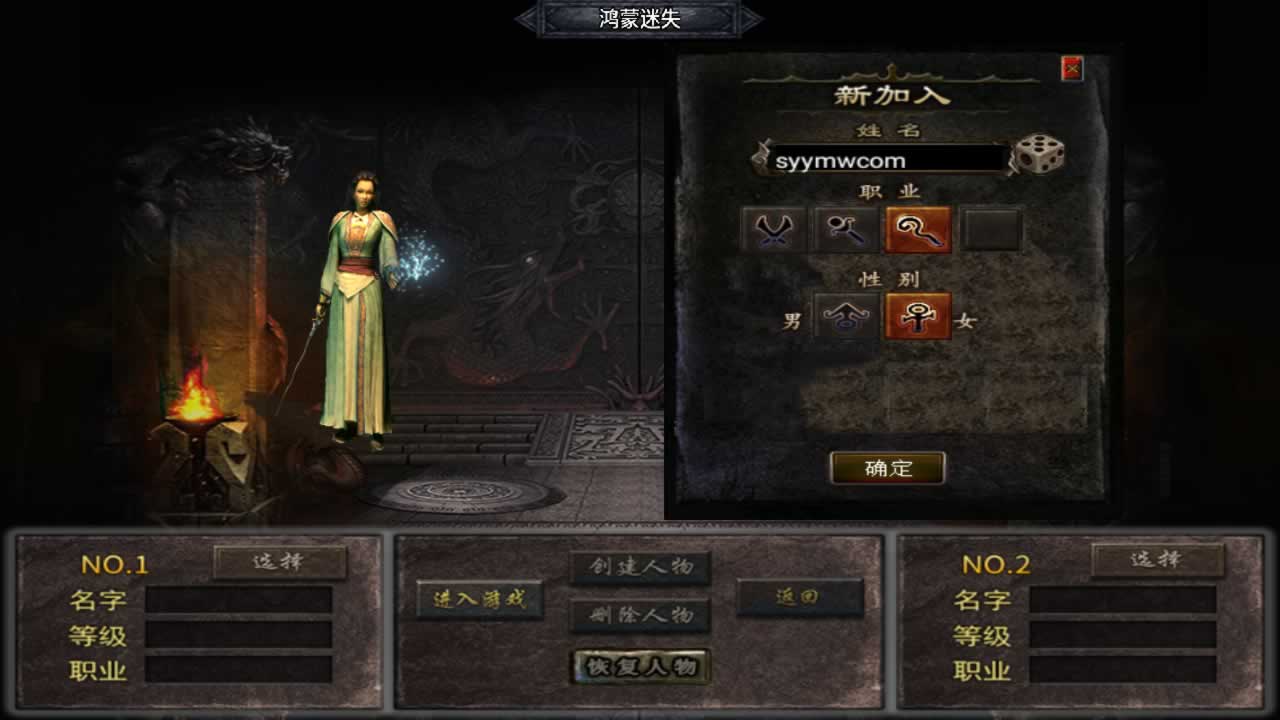This screenshot has height=720, width=1280.
Task: Open 创建人物 create character
Action: tap(640, 567)
